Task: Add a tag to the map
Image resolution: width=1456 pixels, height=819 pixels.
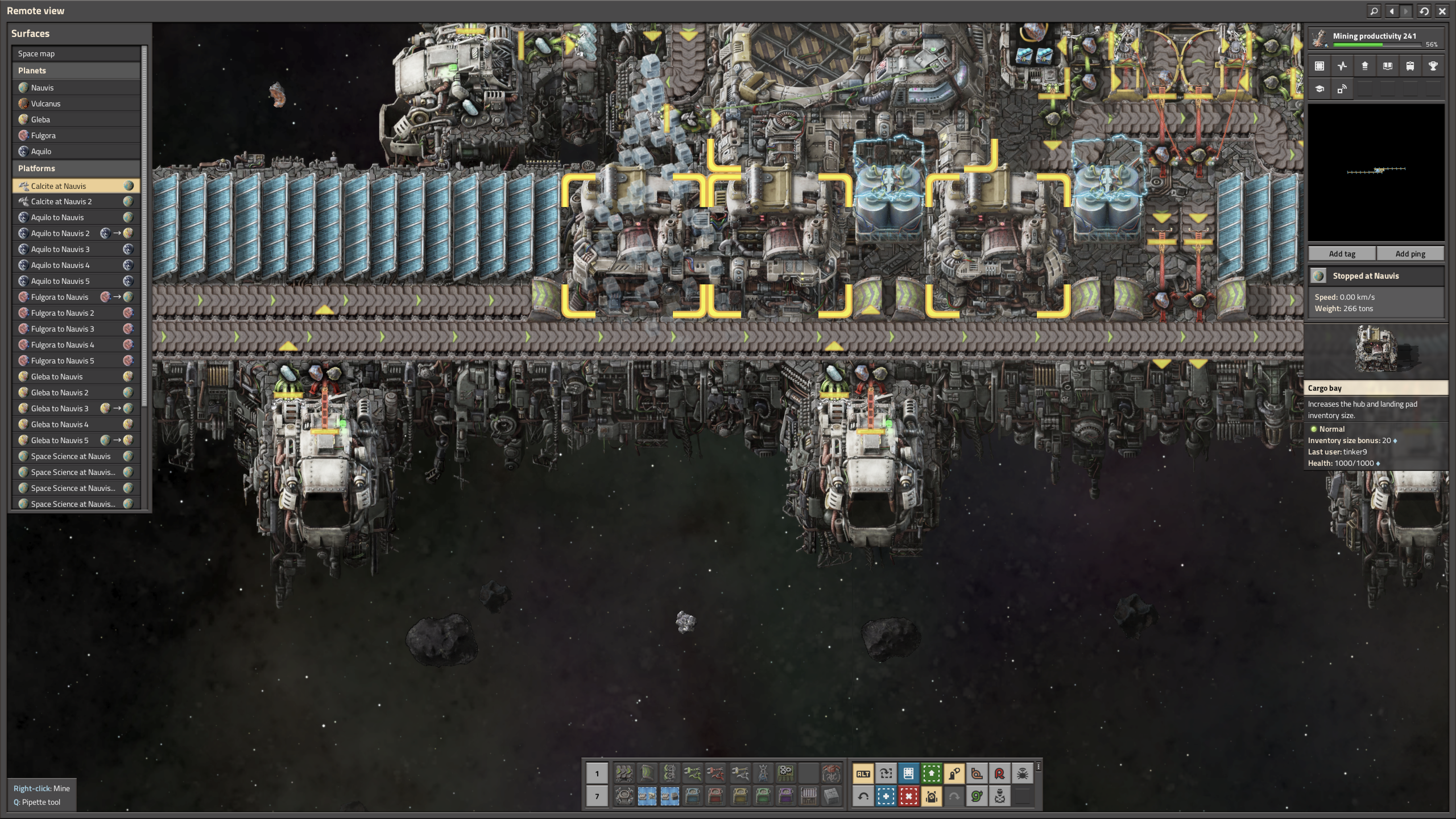Action: click(x=1341, y=253)
